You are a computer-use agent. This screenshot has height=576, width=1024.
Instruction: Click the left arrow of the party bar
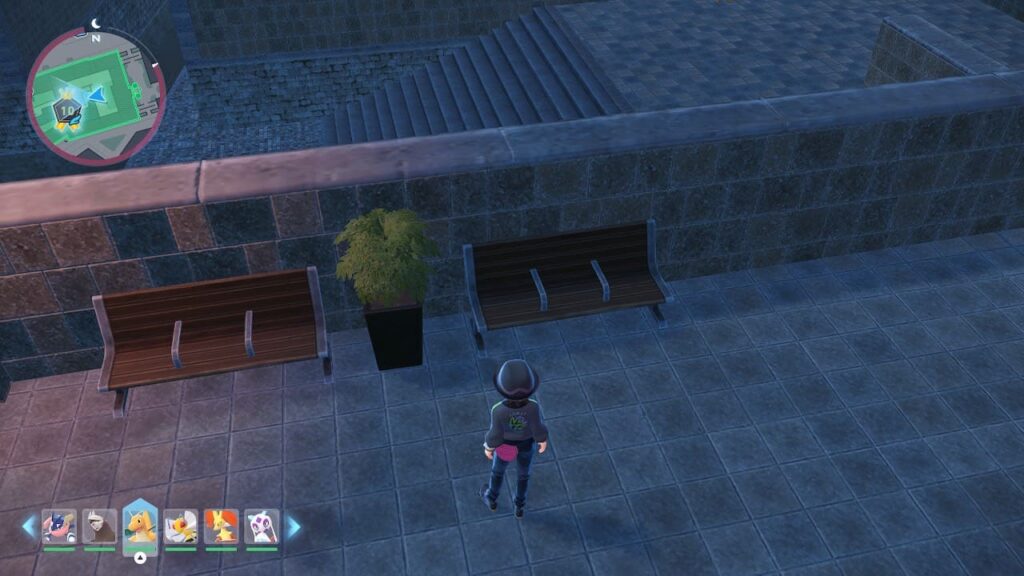pyautogui.click(x=29, y=526)
